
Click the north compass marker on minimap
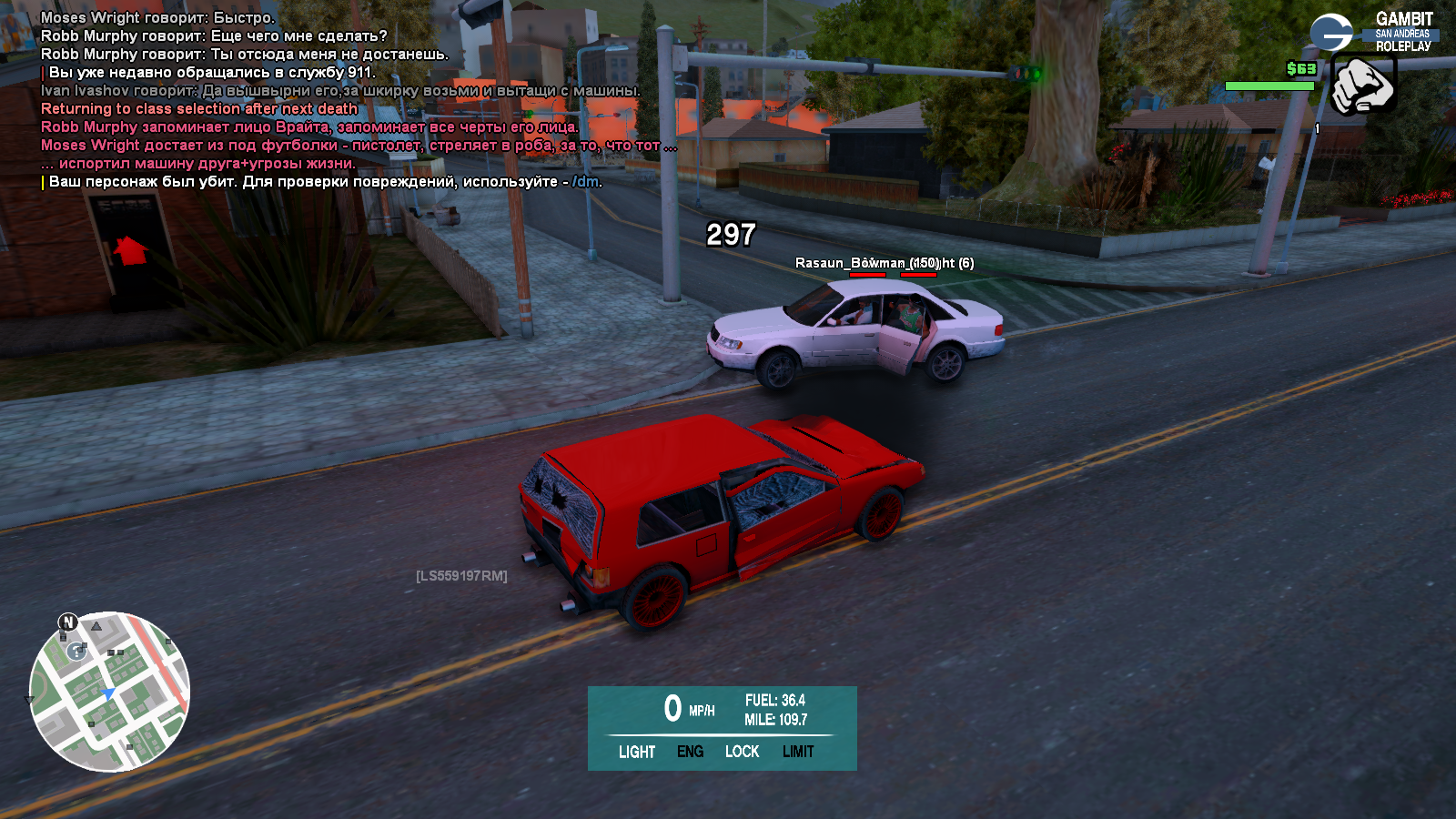click(x=68, y=622)
